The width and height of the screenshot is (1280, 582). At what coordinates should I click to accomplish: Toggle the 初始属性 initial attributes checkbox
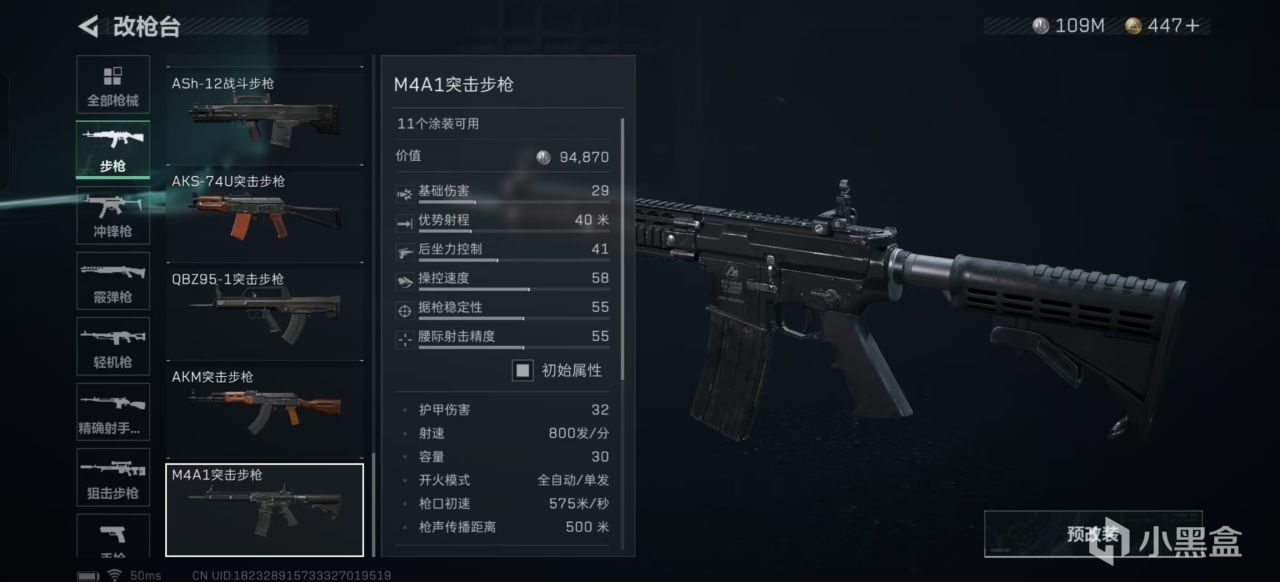(x=523, y=371)
